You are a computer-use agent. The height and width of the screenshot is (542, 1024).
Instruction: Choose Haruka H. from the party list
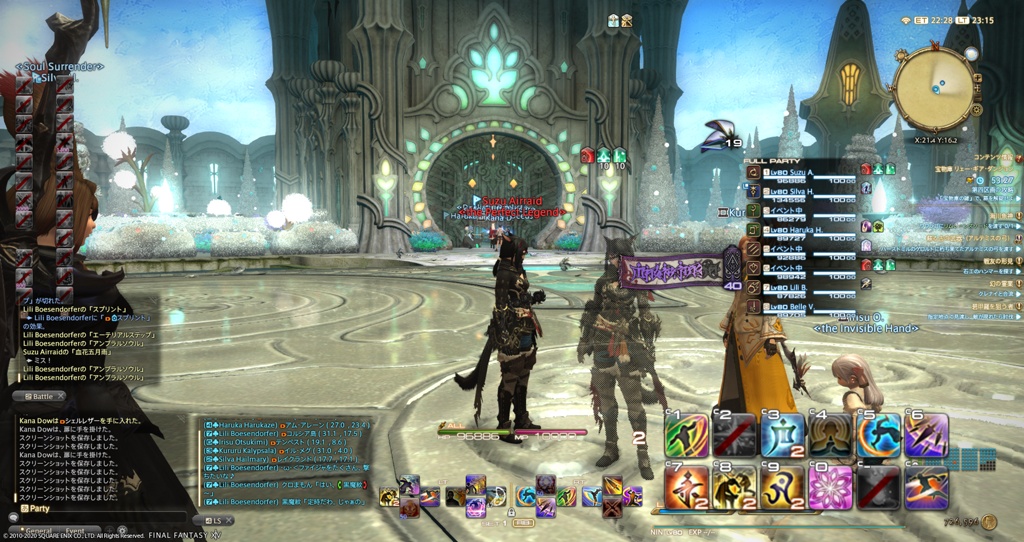796,230
